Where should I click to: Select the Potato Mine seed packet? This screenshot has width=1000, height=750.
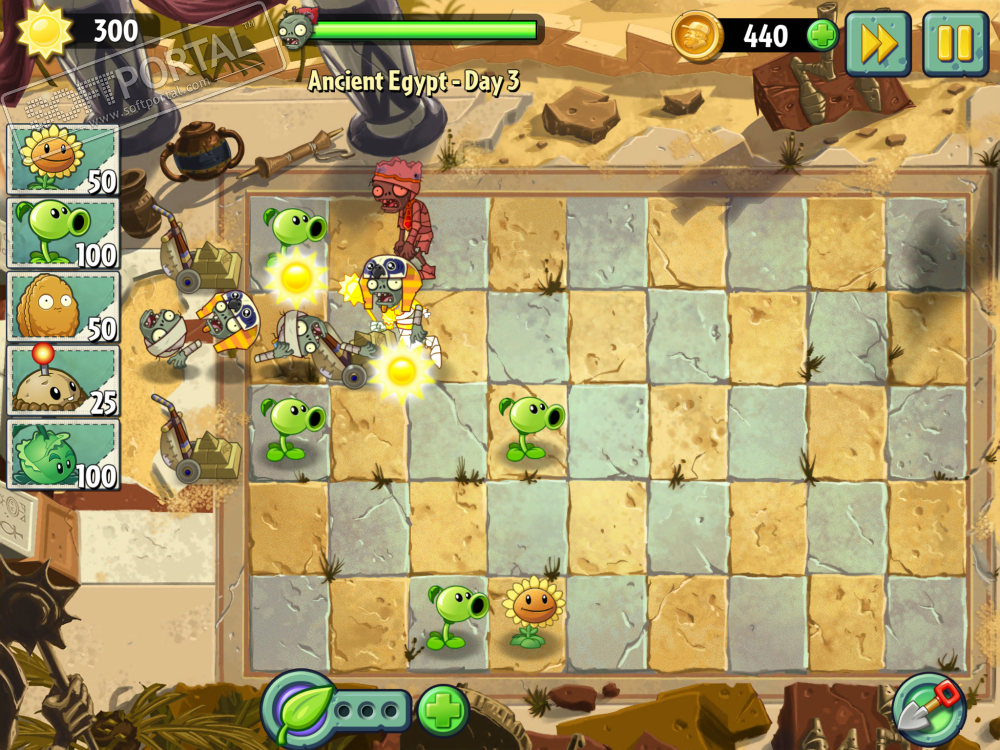[63, 381]
